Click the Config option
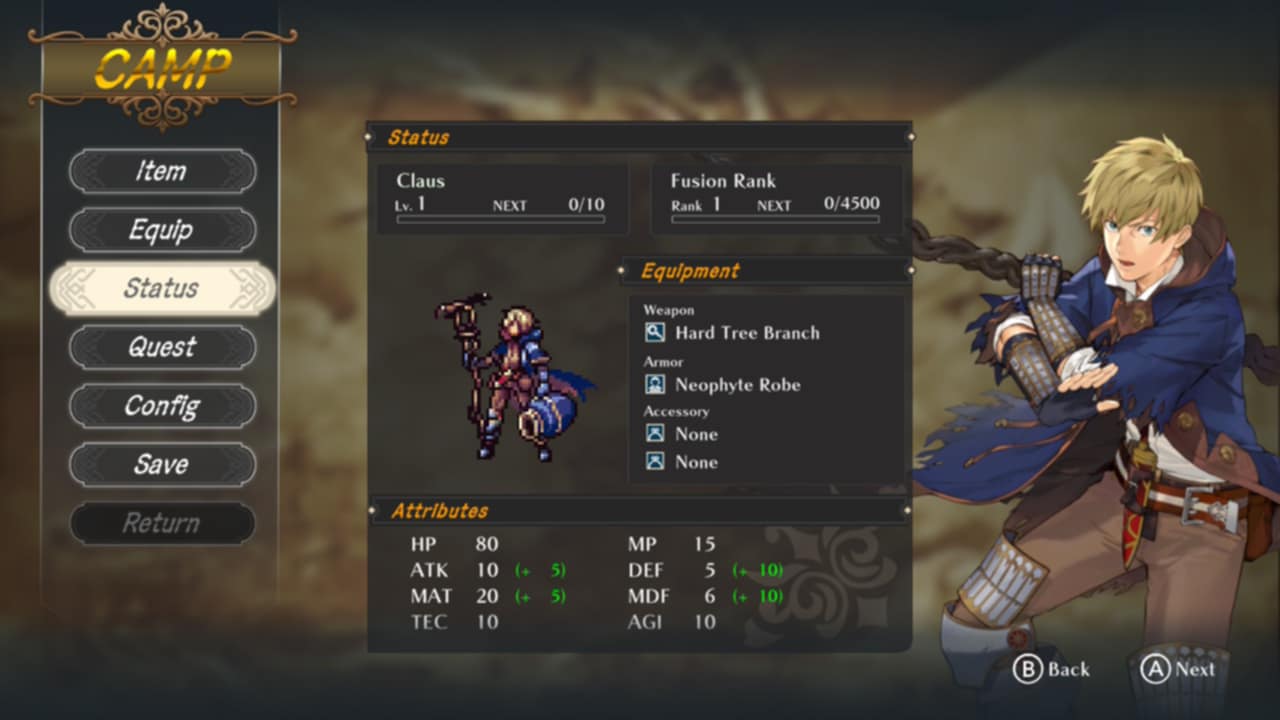 pos(162,406)
